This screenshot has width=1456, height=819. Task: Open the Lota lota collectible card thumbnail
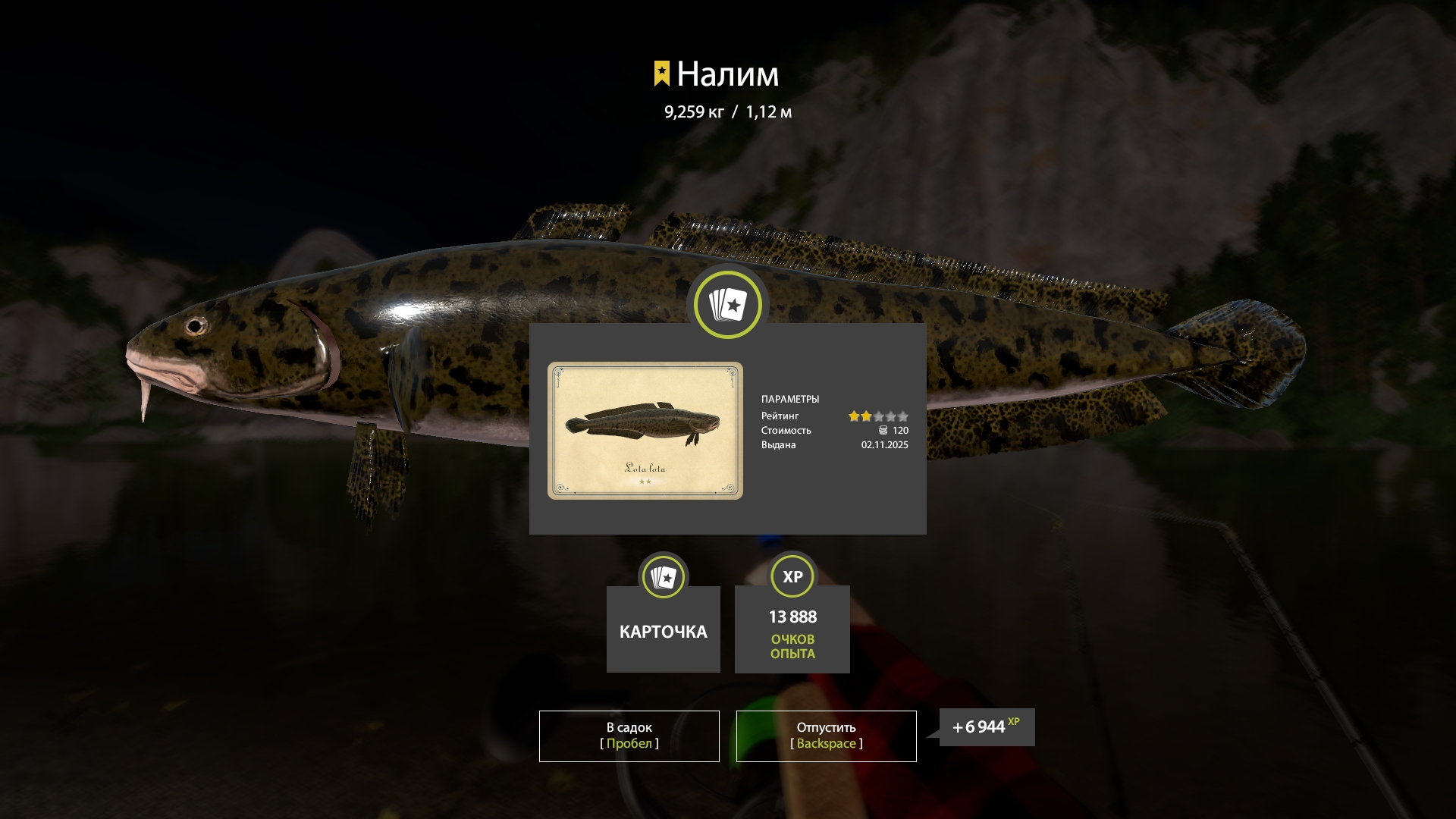tap(645, 430)
